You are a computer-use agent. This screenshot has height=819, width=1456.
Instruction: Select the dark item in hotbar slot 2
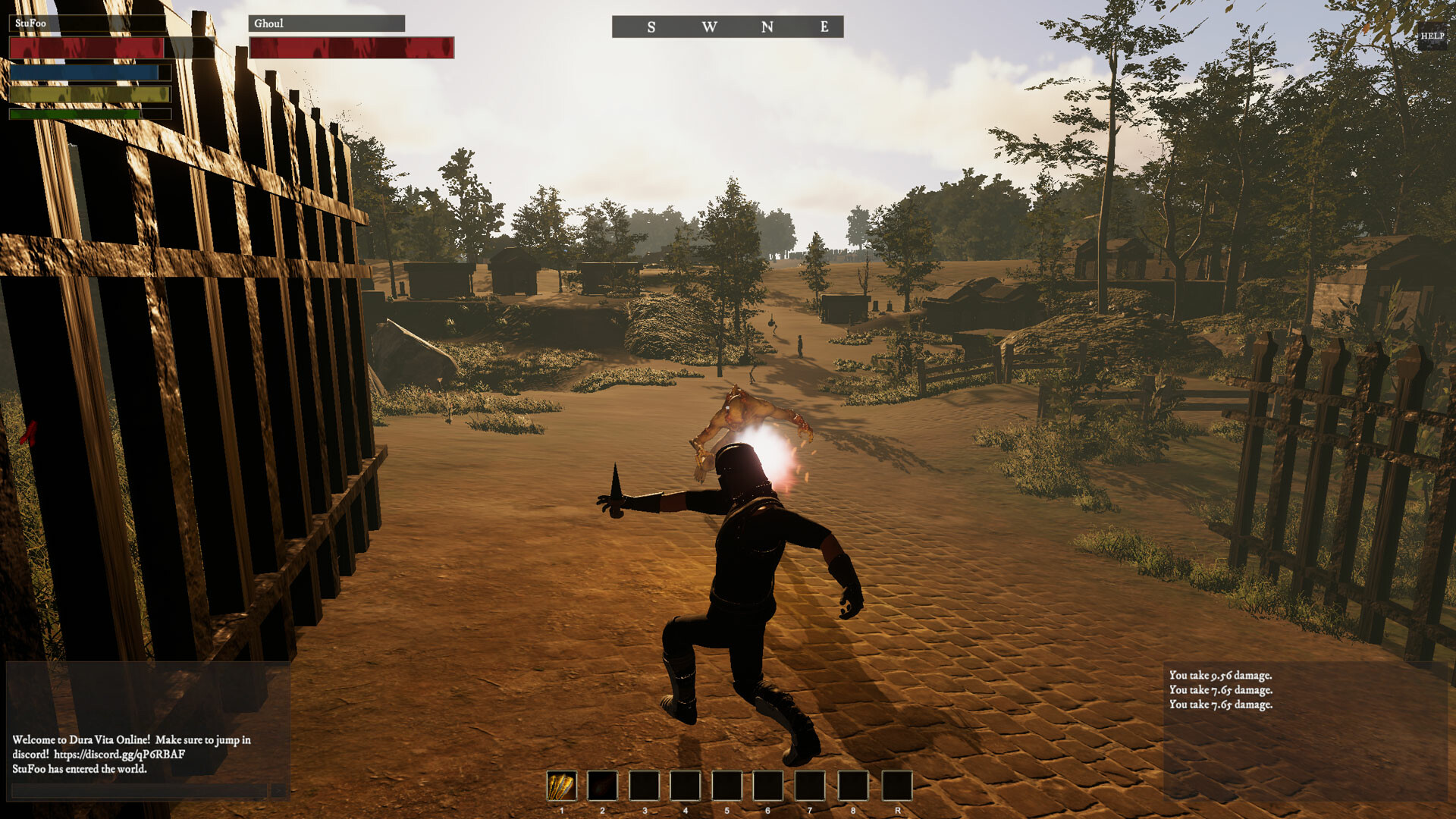603,787
